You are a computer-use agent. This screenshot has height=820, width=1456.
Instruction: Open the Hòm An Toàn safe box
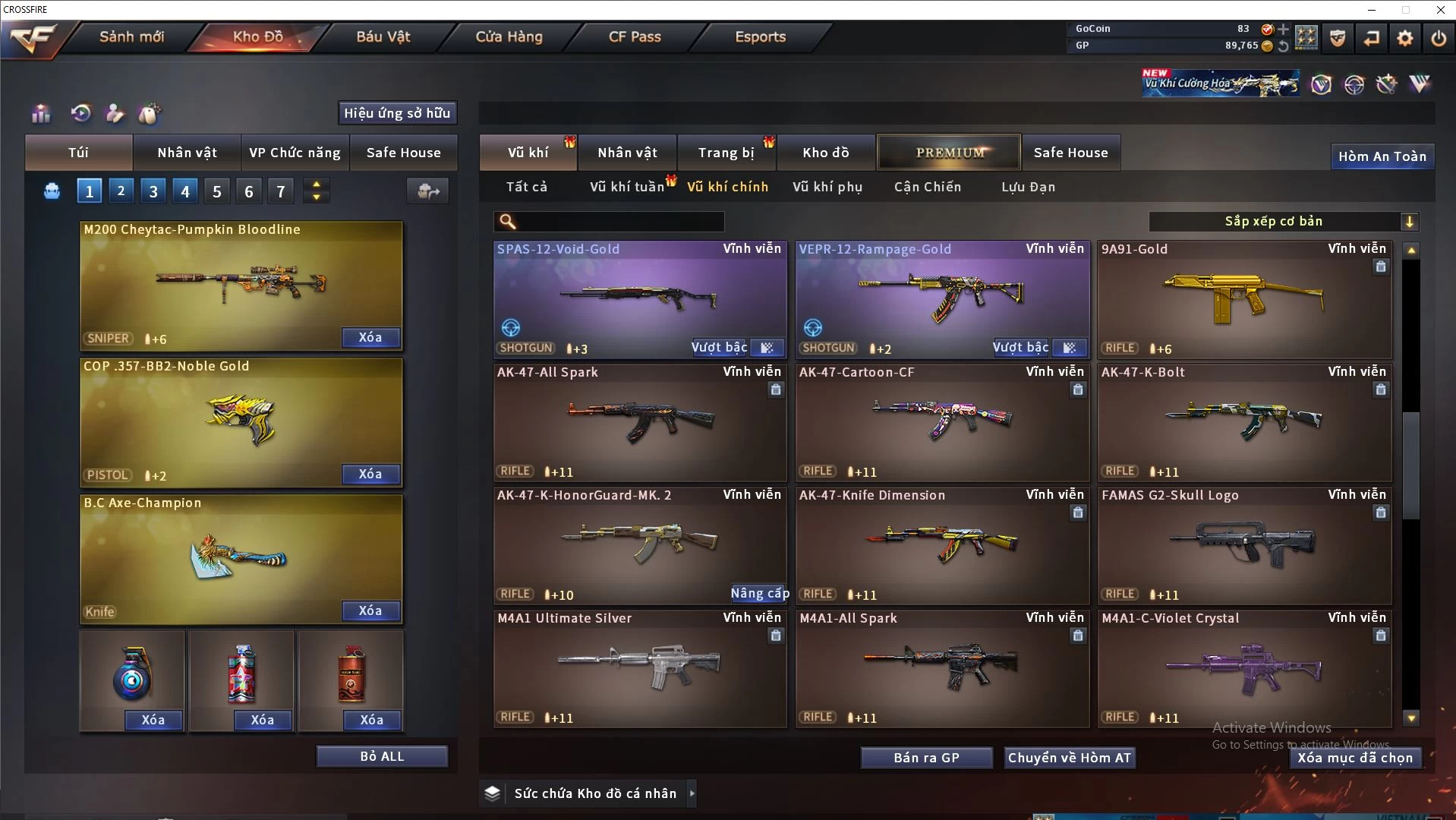pos(1382,156)
